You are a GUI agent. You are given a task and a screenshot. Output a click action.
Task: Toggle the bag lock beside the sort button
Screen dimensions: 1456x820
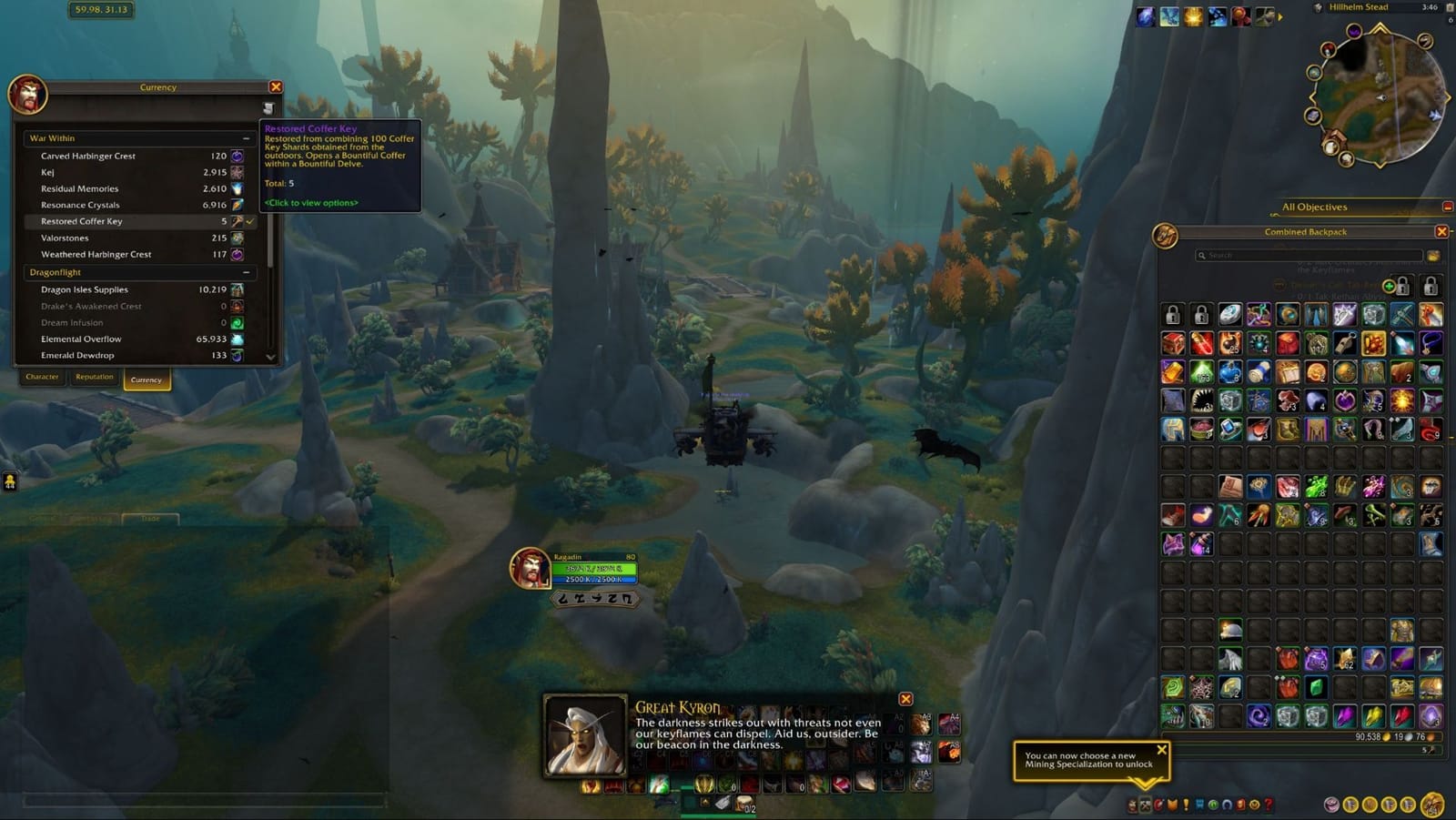pos(1401,285)
